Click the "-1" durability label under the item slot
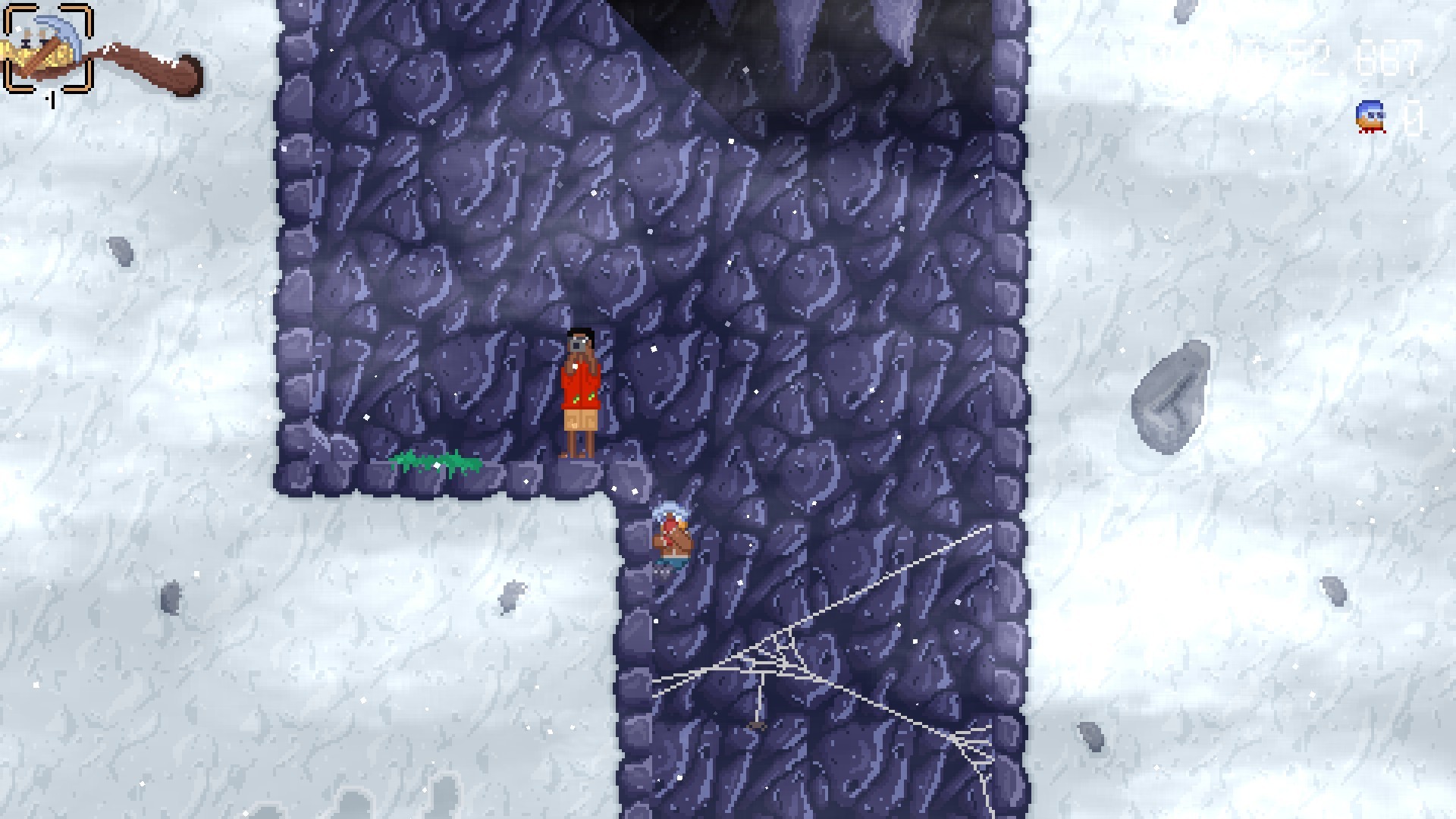This screenshot has height=819, width=1456. (51, 99)
